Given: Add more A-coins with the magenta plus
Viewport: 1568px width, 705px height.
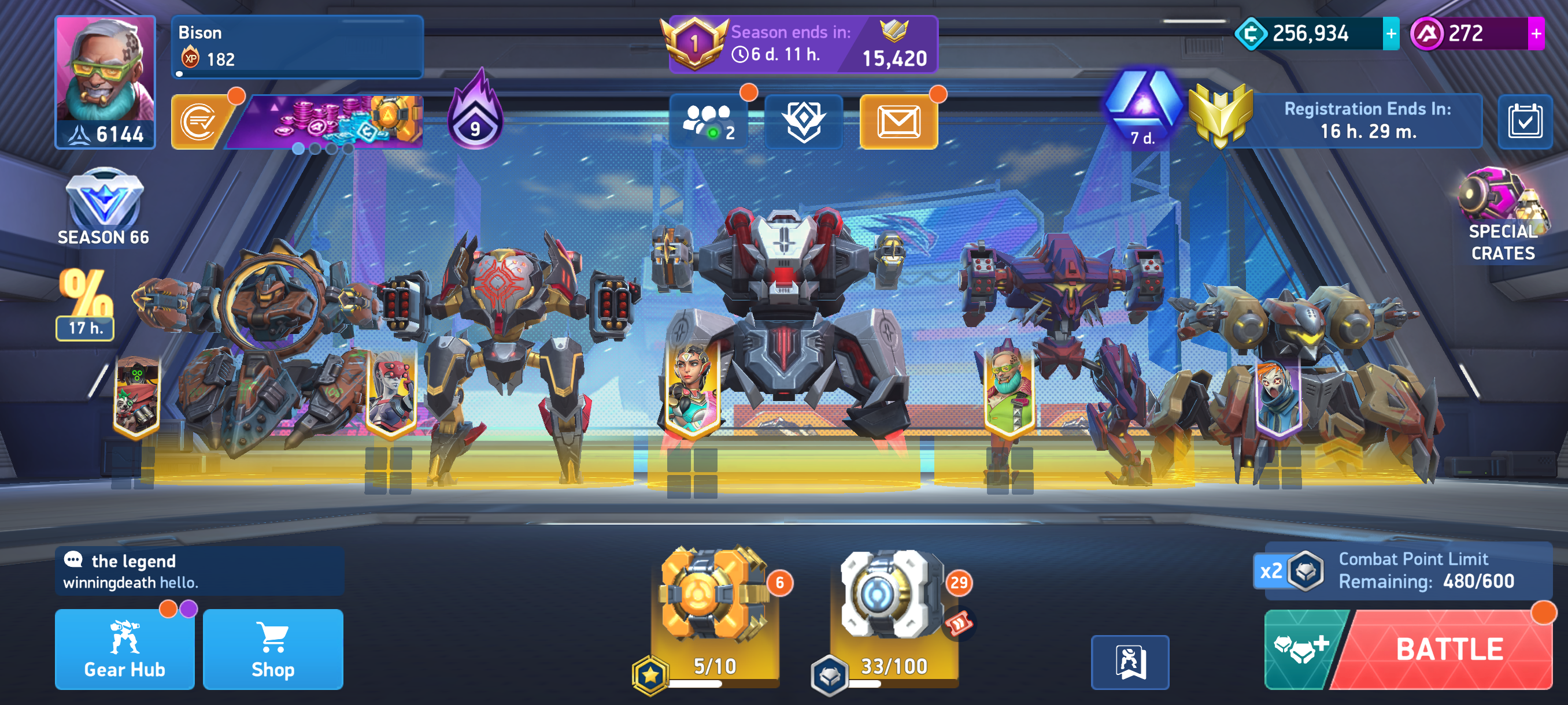Looking at the screenshot, I should click(1536, 34).
